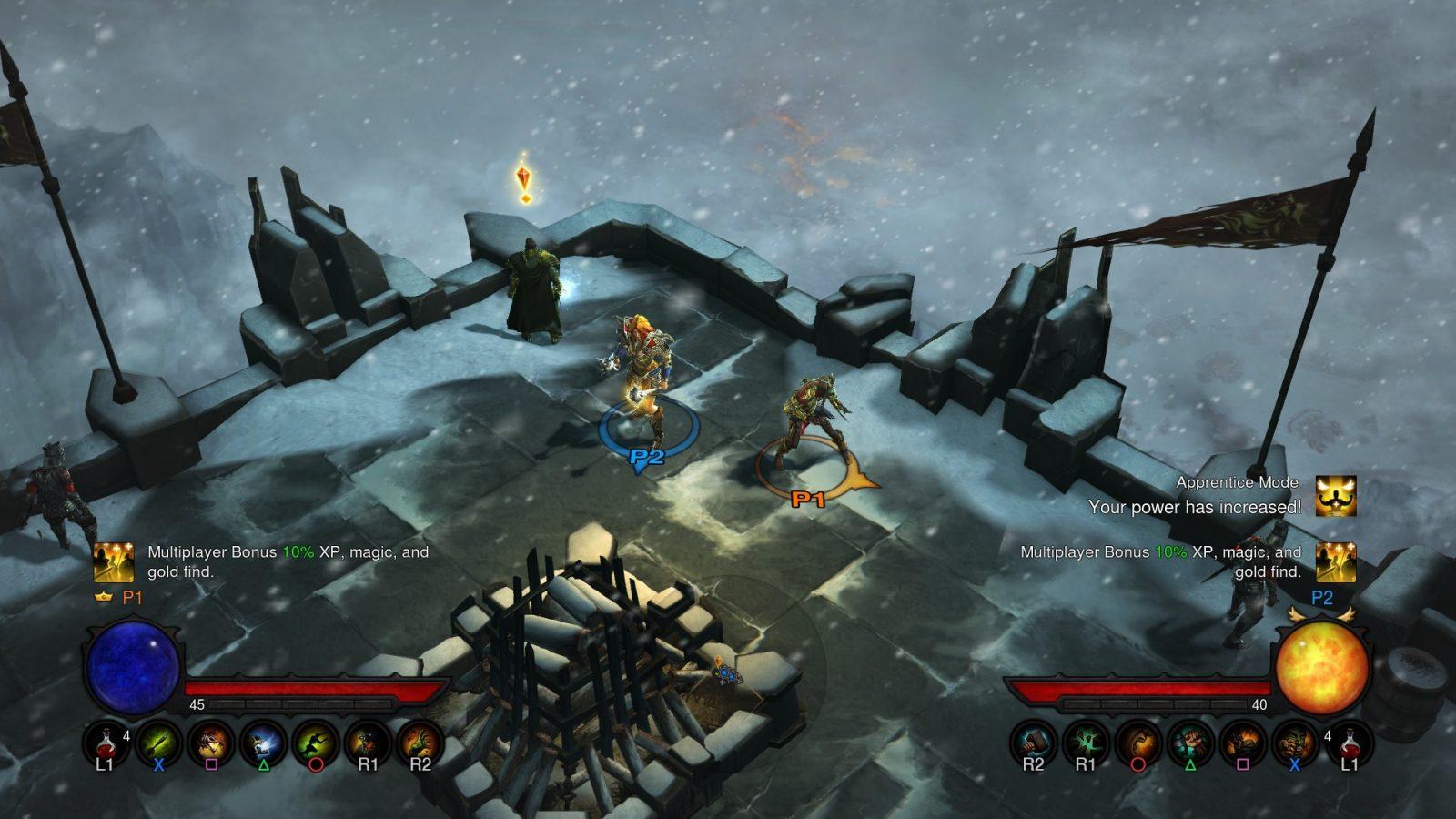Cast P1's green grasping hand skill

click(x=420, y=743)
